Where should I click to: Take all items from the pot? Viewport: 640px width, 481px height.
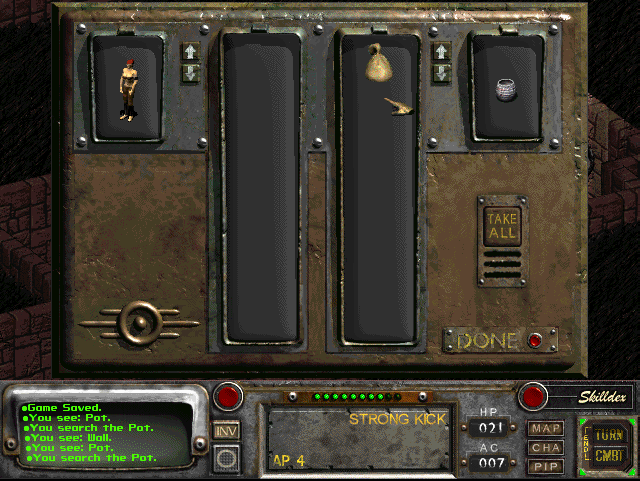point(502,224)
